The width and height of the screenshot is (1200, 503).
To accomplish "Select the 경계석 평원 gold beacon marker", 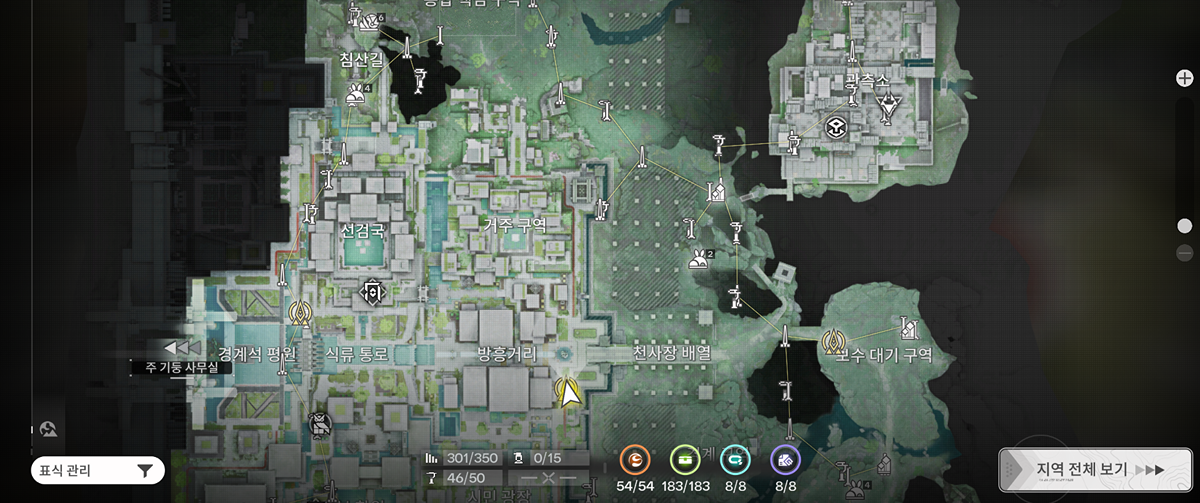I will point(298,313).
